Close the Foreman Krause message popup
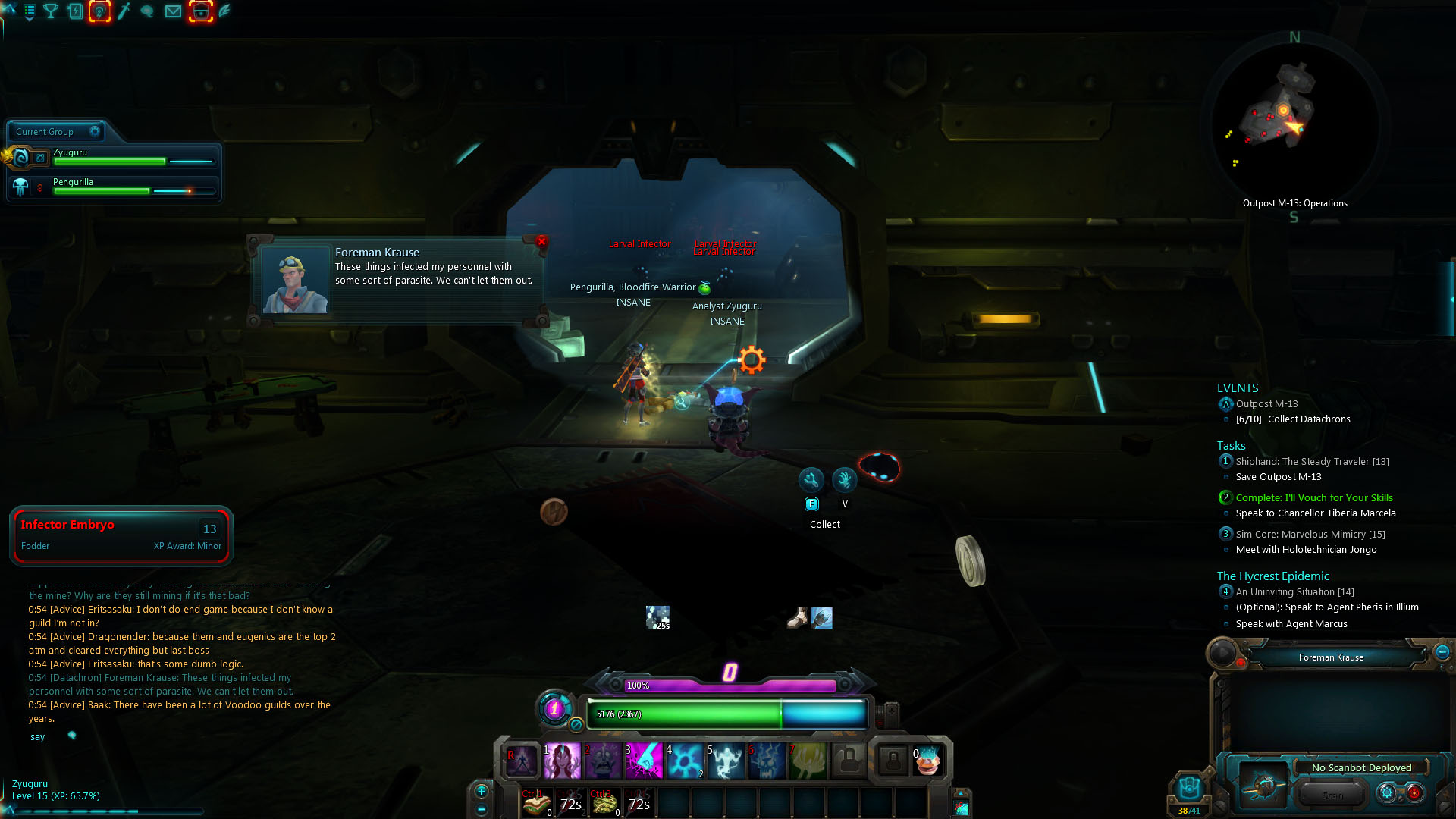 click(541, 241)
